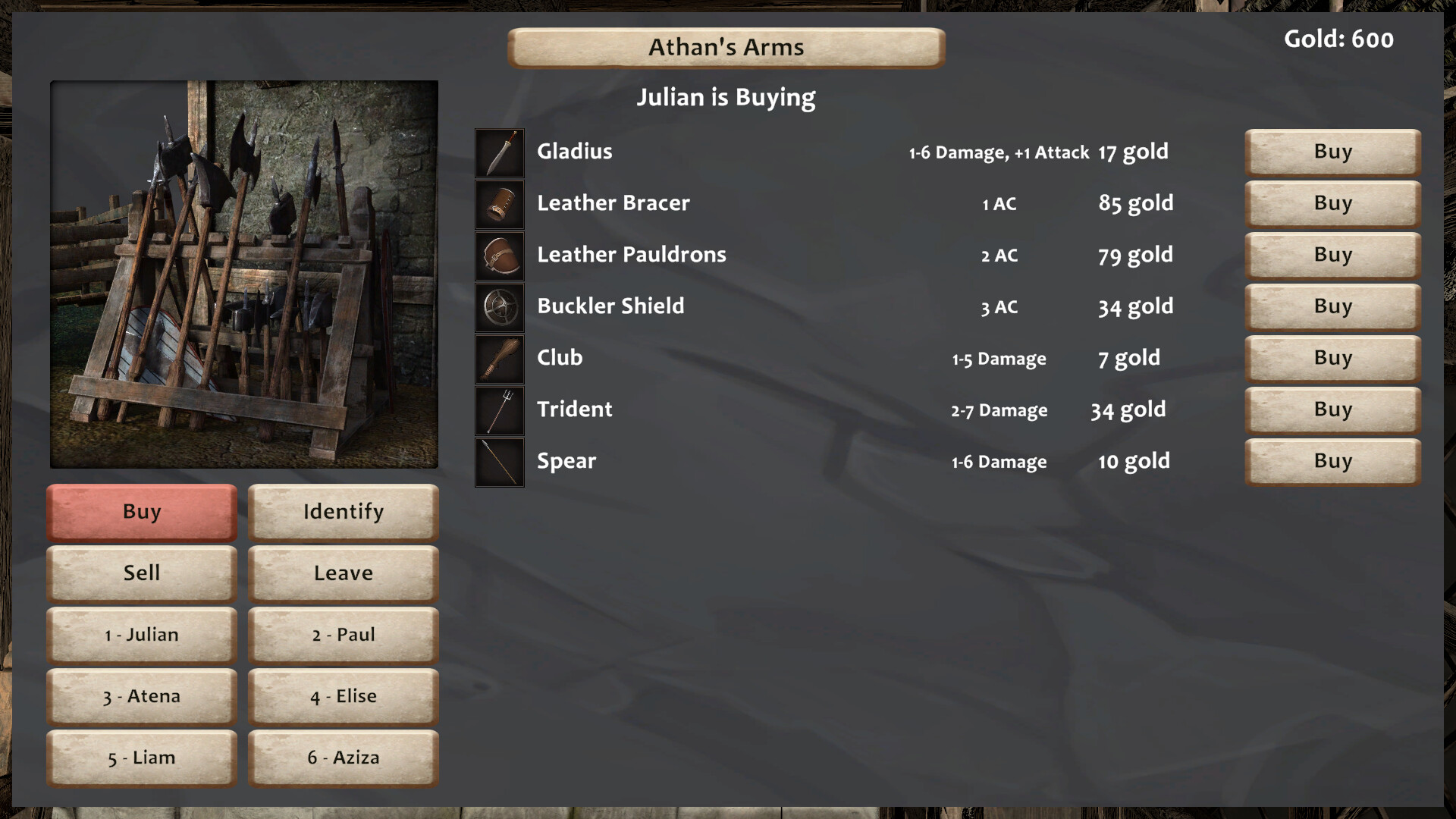Screen dimensions: 1456x819
Task: Click the Gladius sword icon
Action: (500, 152)
